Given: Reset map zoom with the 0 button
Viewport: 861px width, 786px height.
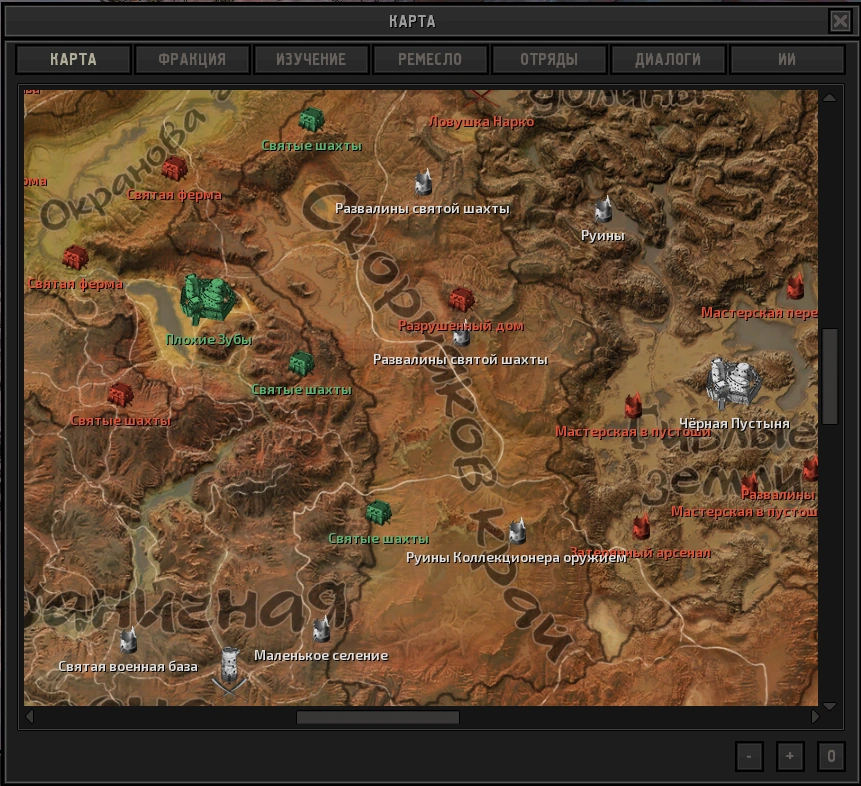Looking at the screenshot, I should tap(830, 756).
